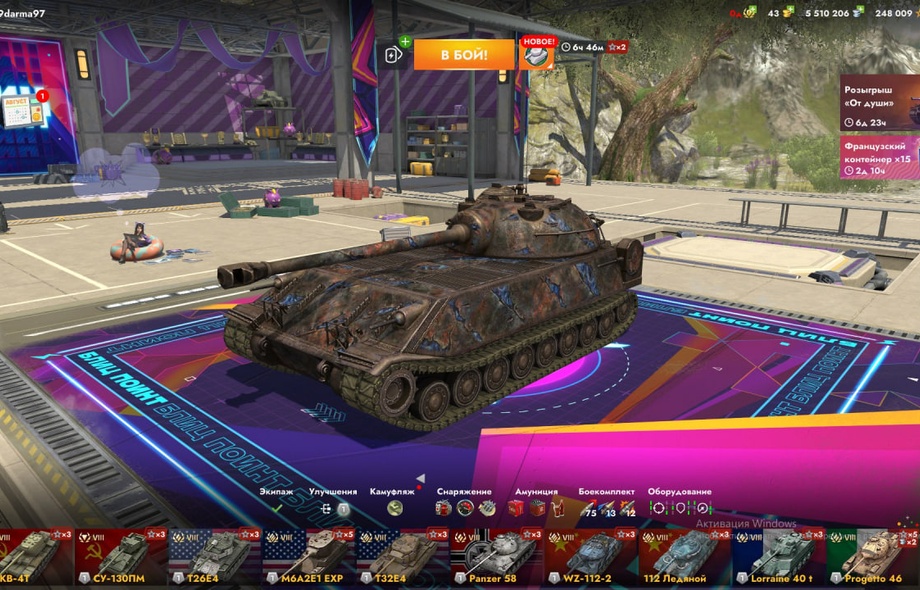Open the Французский контейнер x15 offer

point(879,157)
